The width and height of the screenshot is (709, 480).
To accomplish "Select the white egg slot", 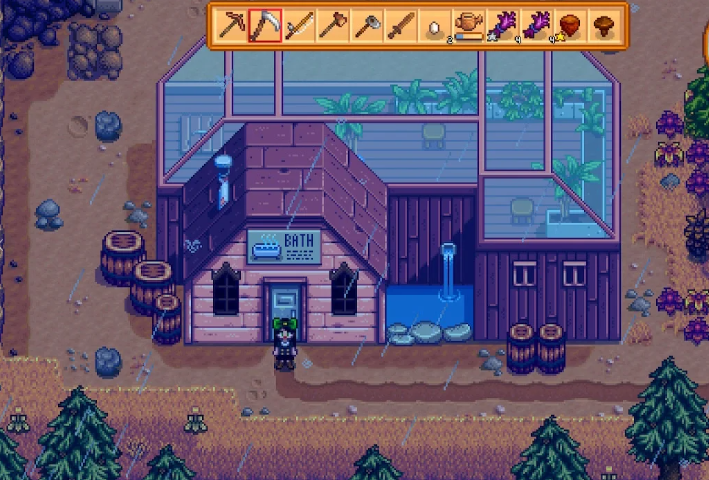I will 435,26.
